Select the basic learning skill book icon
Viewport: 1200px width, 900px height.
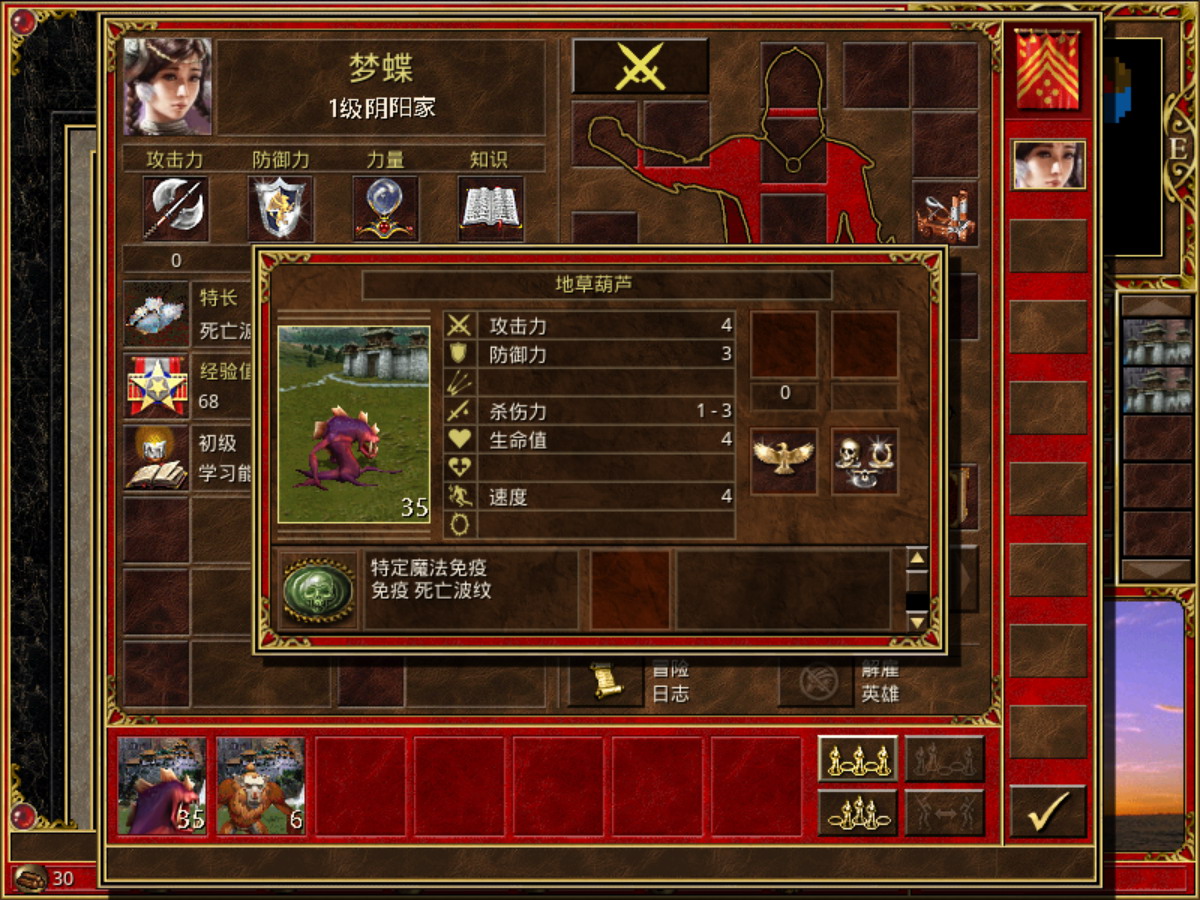pyautogui.click(x=157, y=458)
